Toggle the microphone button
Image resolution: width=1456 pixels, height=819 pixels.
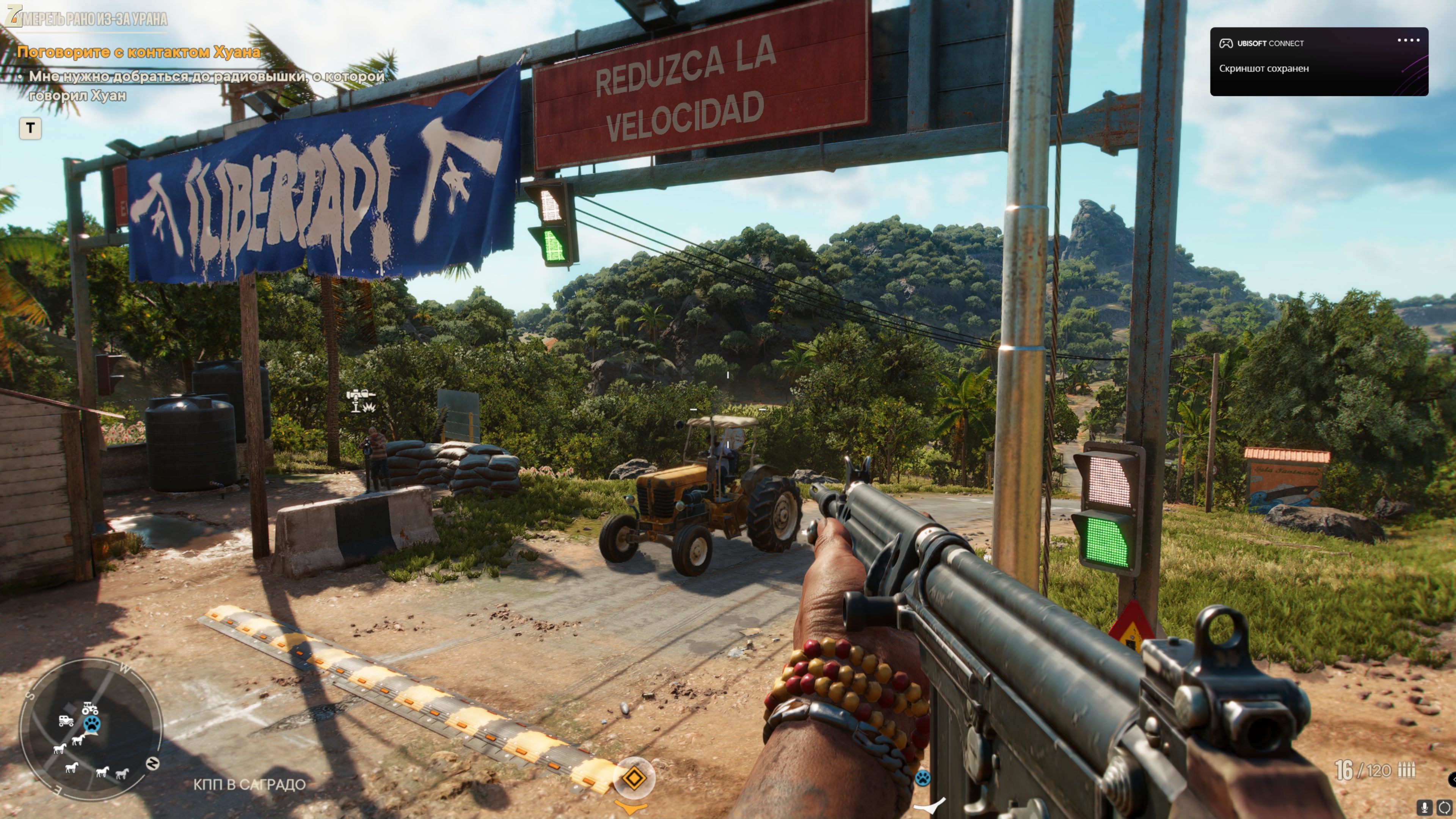point(1425,807)
